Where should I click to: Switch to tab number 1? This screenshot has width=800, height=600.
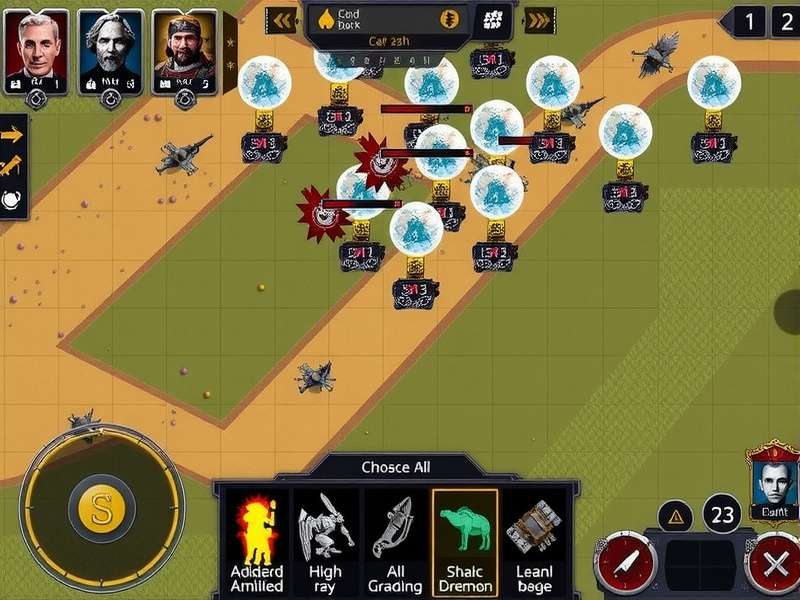[752, 20]
